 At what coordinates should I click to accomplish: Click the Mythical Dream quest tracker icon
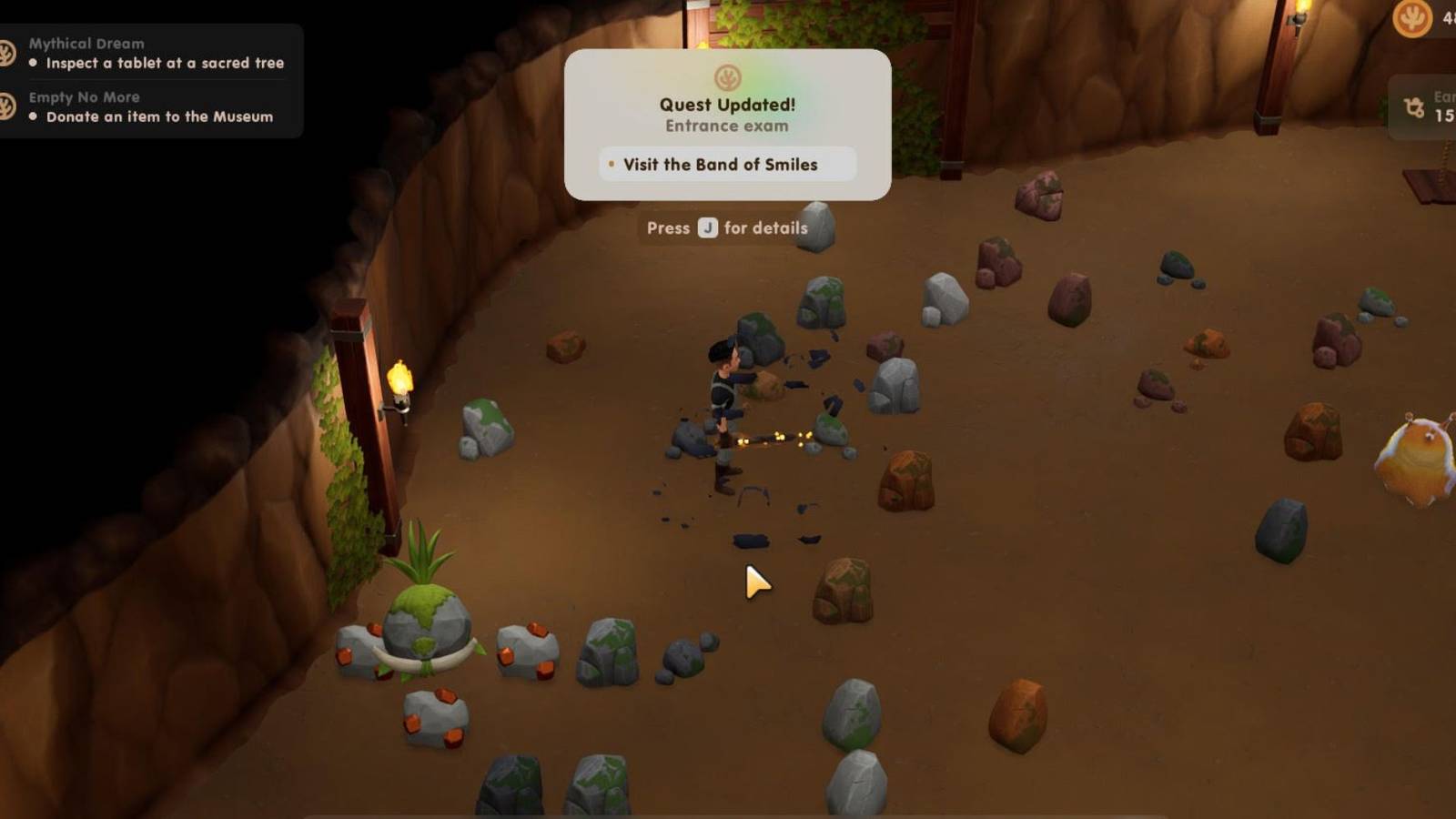9,52
